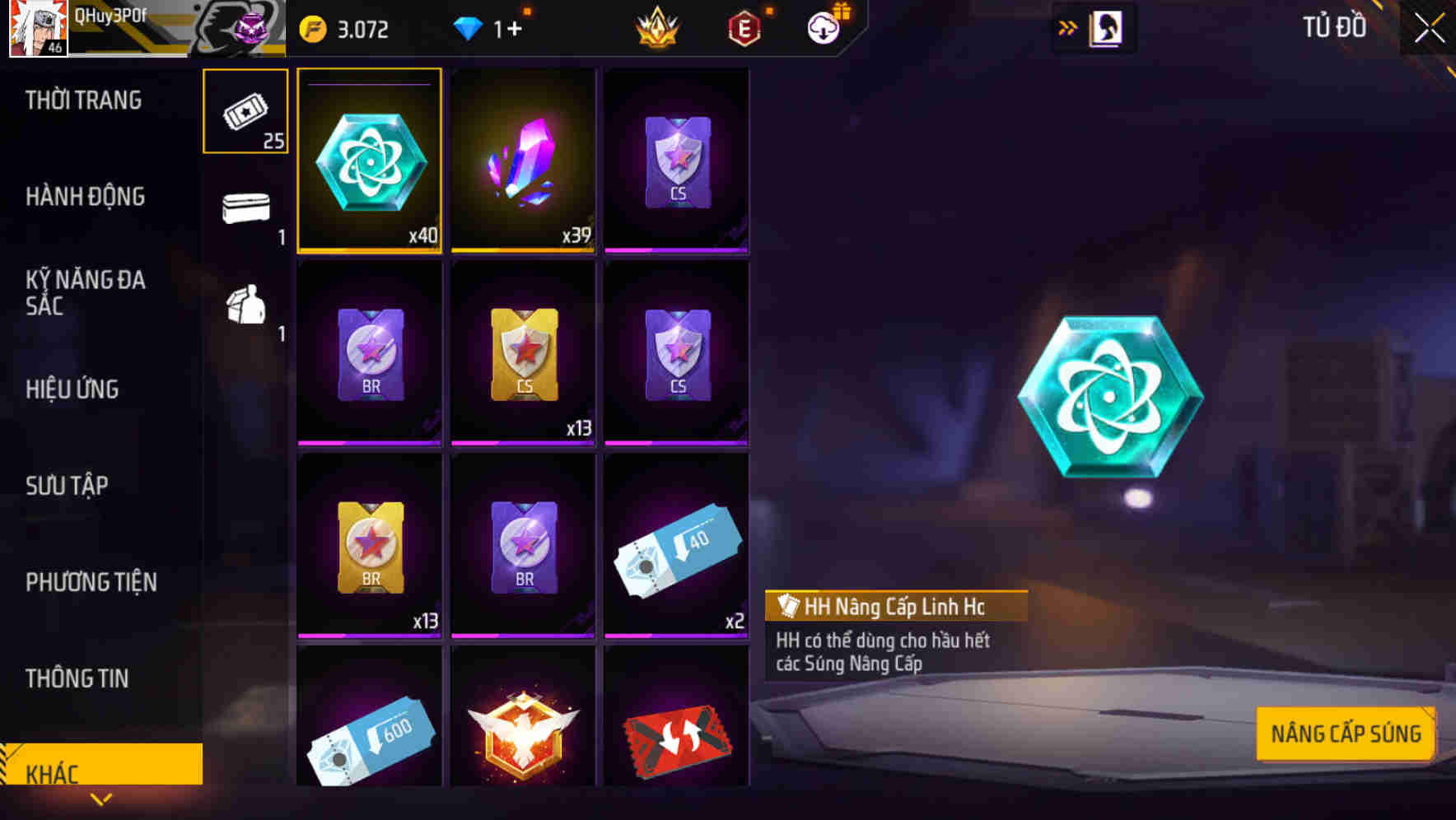This screenshot has width=1456, height=820.
Task: Select the PHƯƠNG TIỆN tab
Action: click(91, 582)
